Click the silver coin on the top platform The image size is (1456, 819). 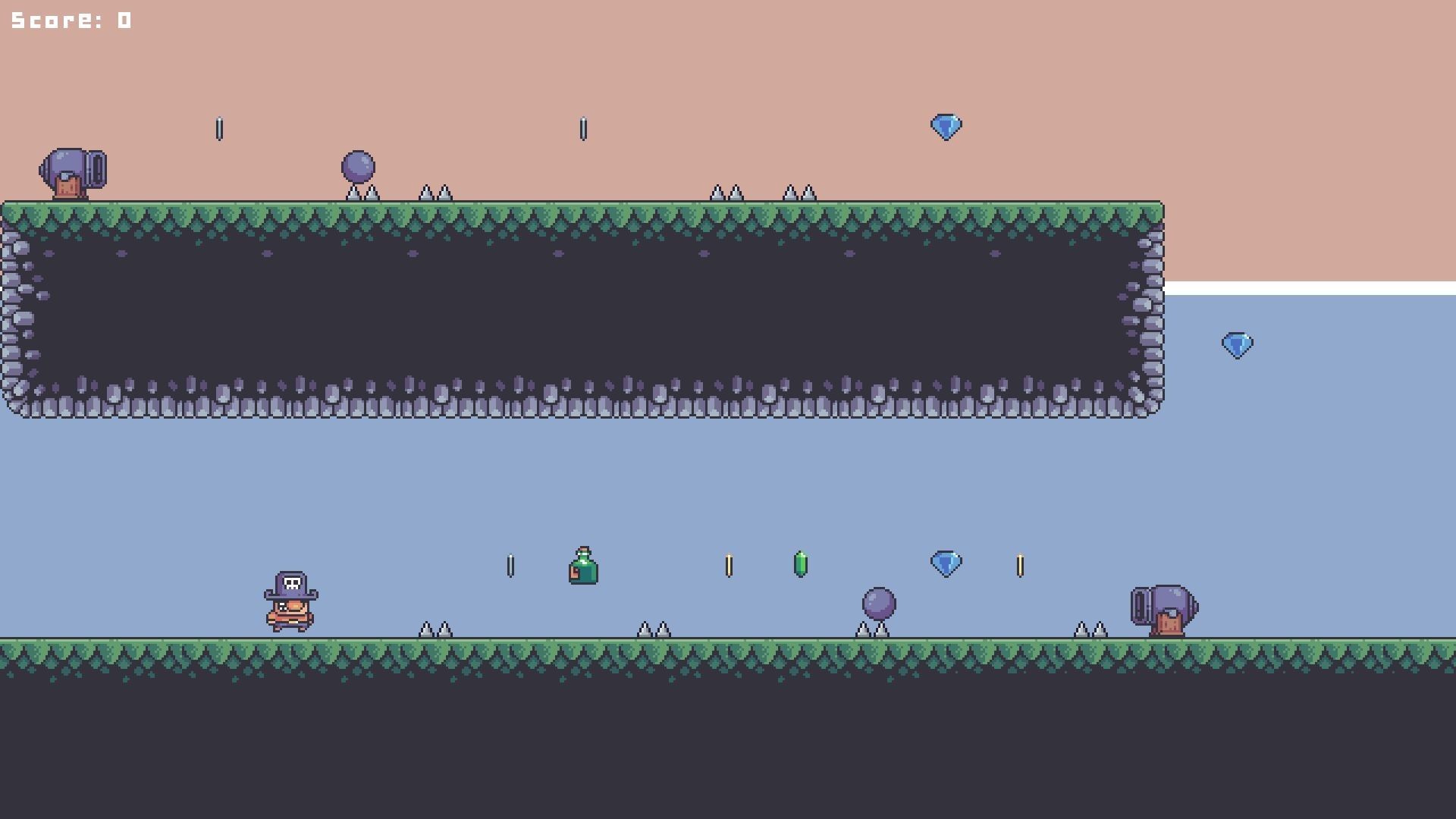220,127
